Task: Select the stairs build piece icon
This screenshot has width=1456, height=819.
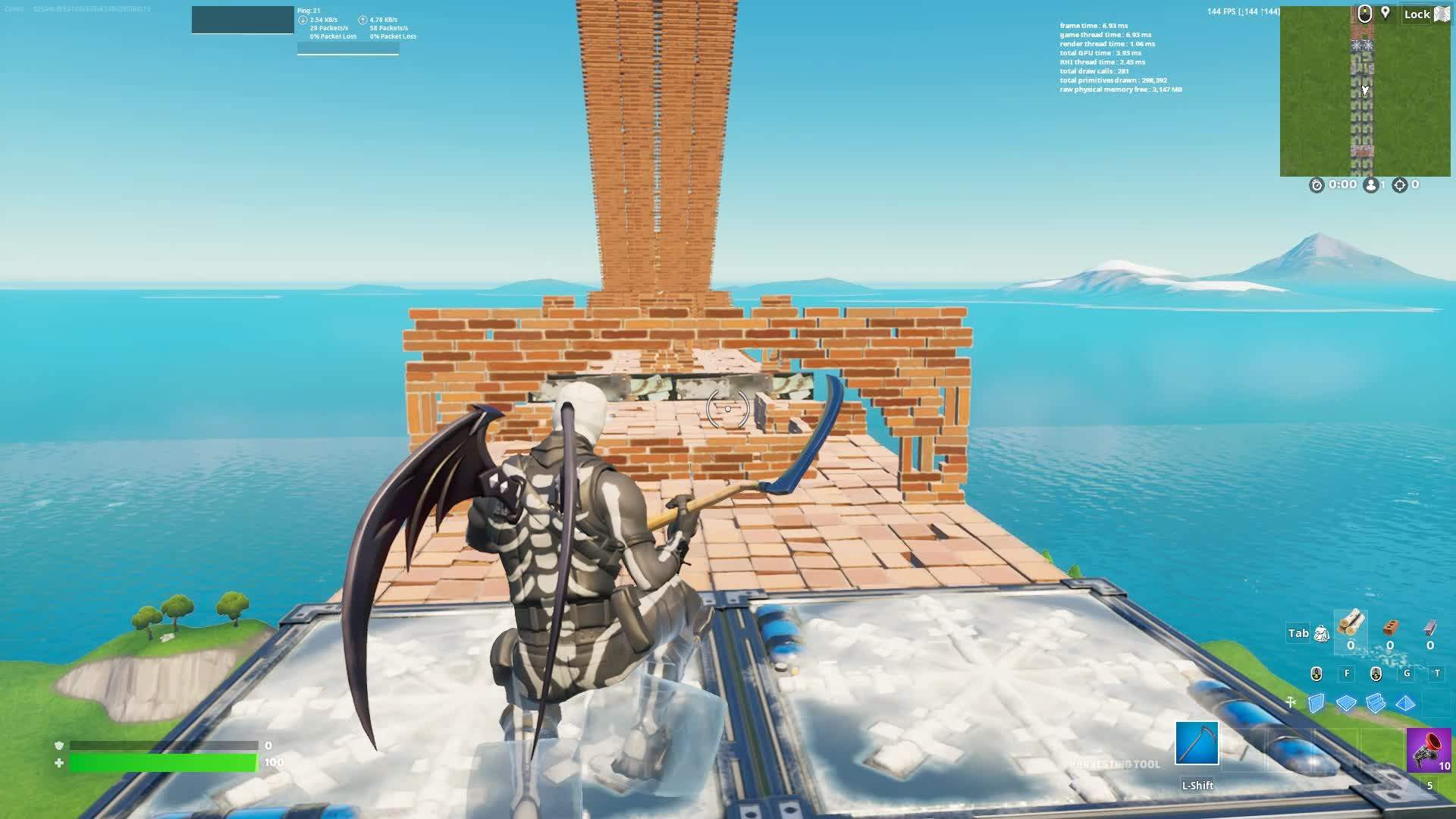Action: pos(1375,703)
